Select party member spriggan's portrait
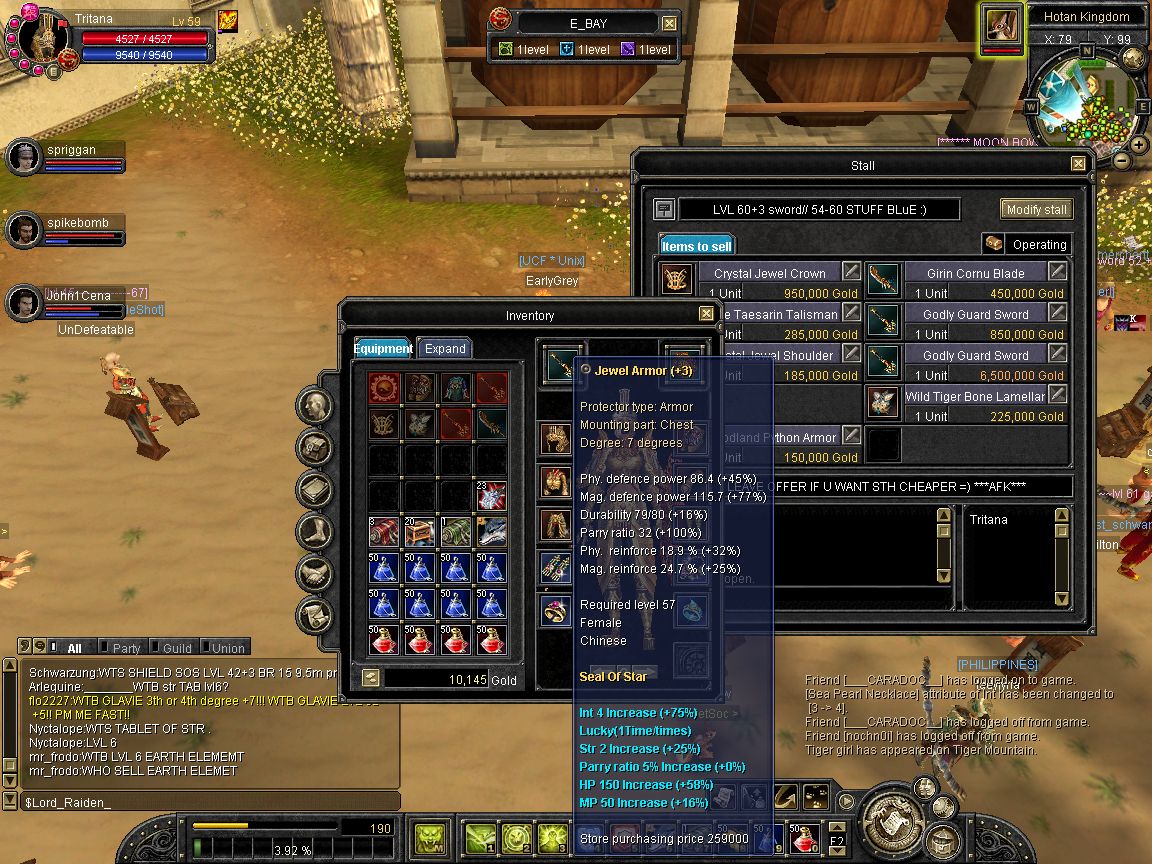 tap(23, 157)
